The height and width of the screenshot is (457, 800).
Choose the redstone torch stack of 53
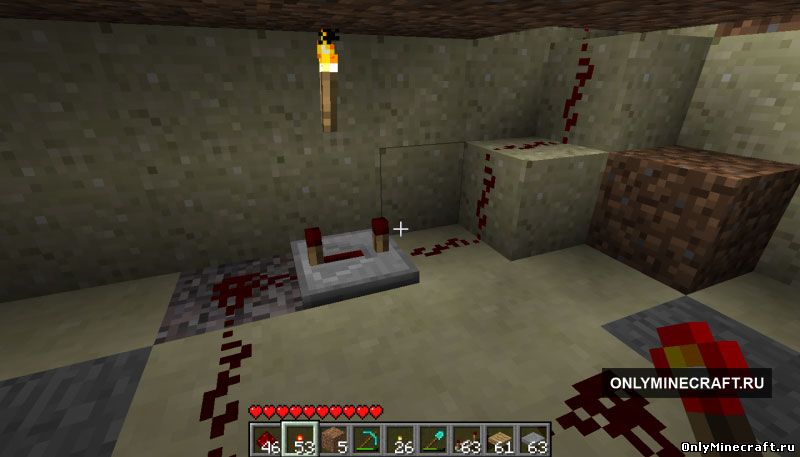pos(299,439)
